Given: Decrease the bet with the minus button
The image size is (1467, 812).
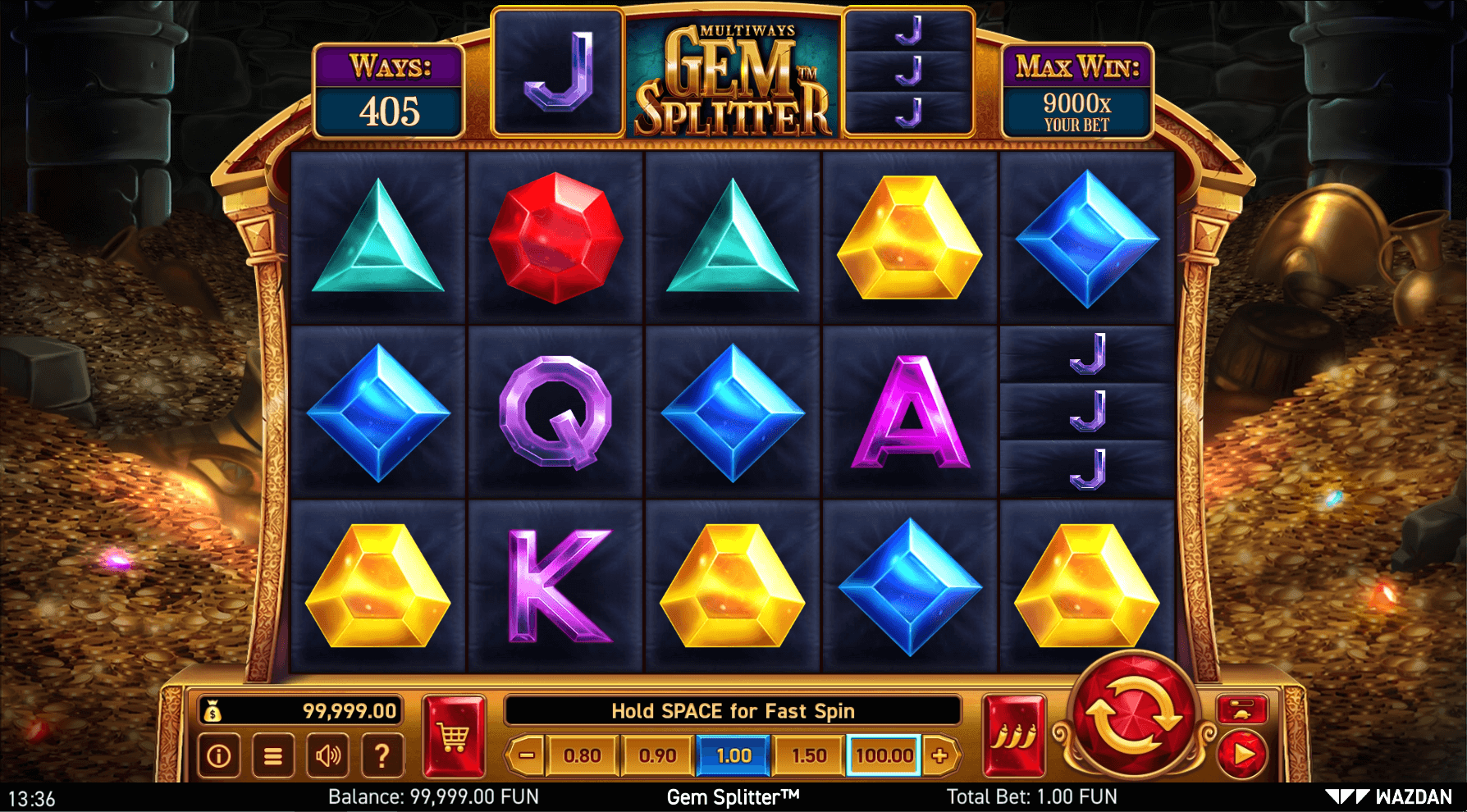Looking at the screenshot, I should (x=528, y=755).
